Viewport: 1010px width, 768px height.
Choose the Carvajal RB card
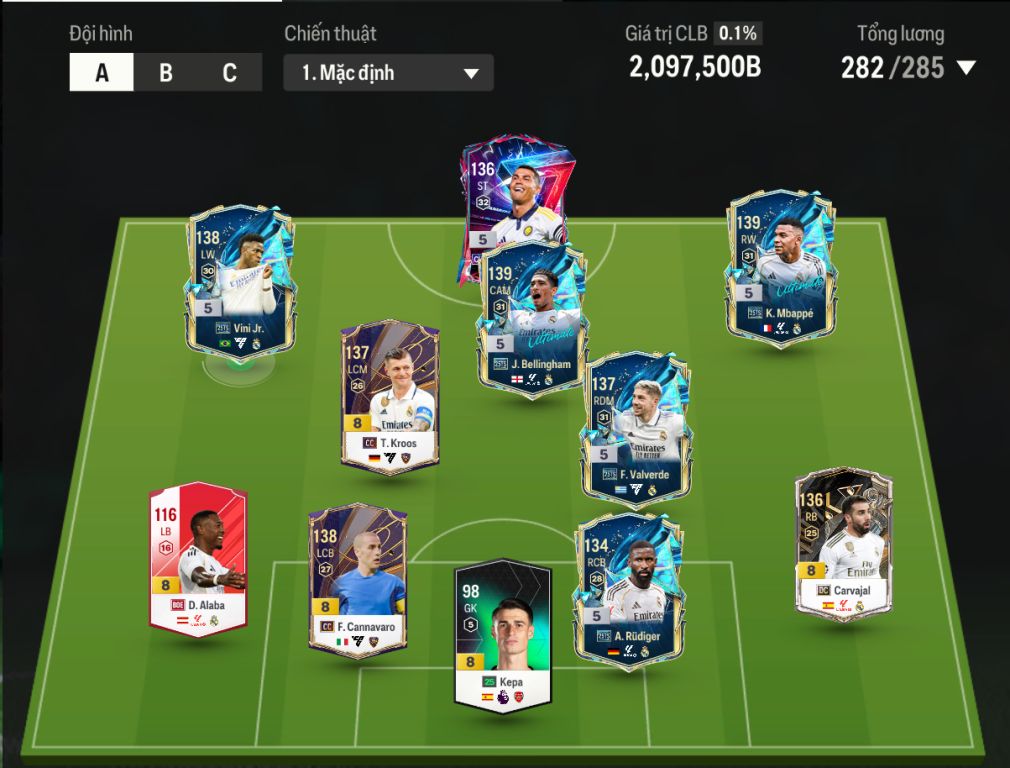pos(843,545)
